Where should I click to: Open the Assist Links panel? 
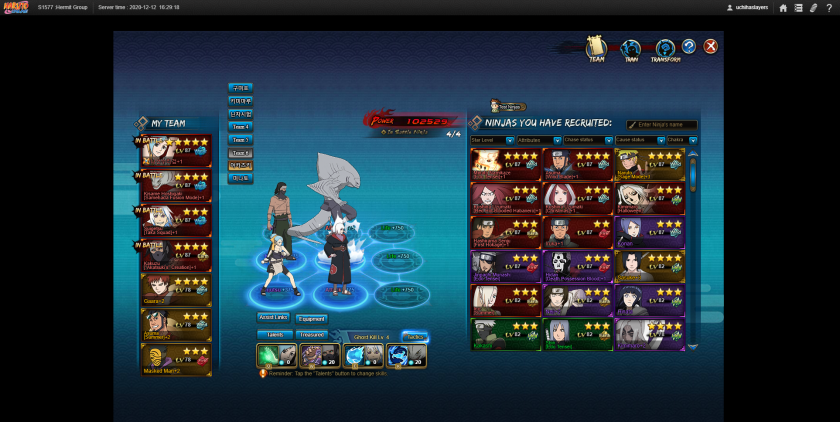273,318
